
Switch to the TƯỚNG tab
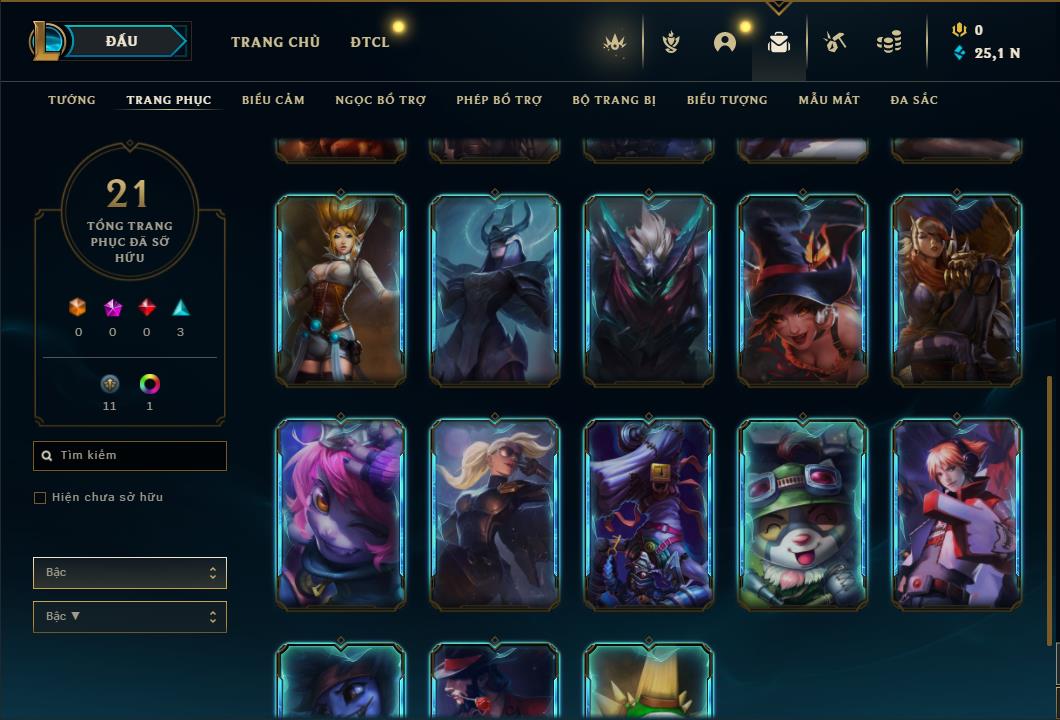click(x=72, y=100)
